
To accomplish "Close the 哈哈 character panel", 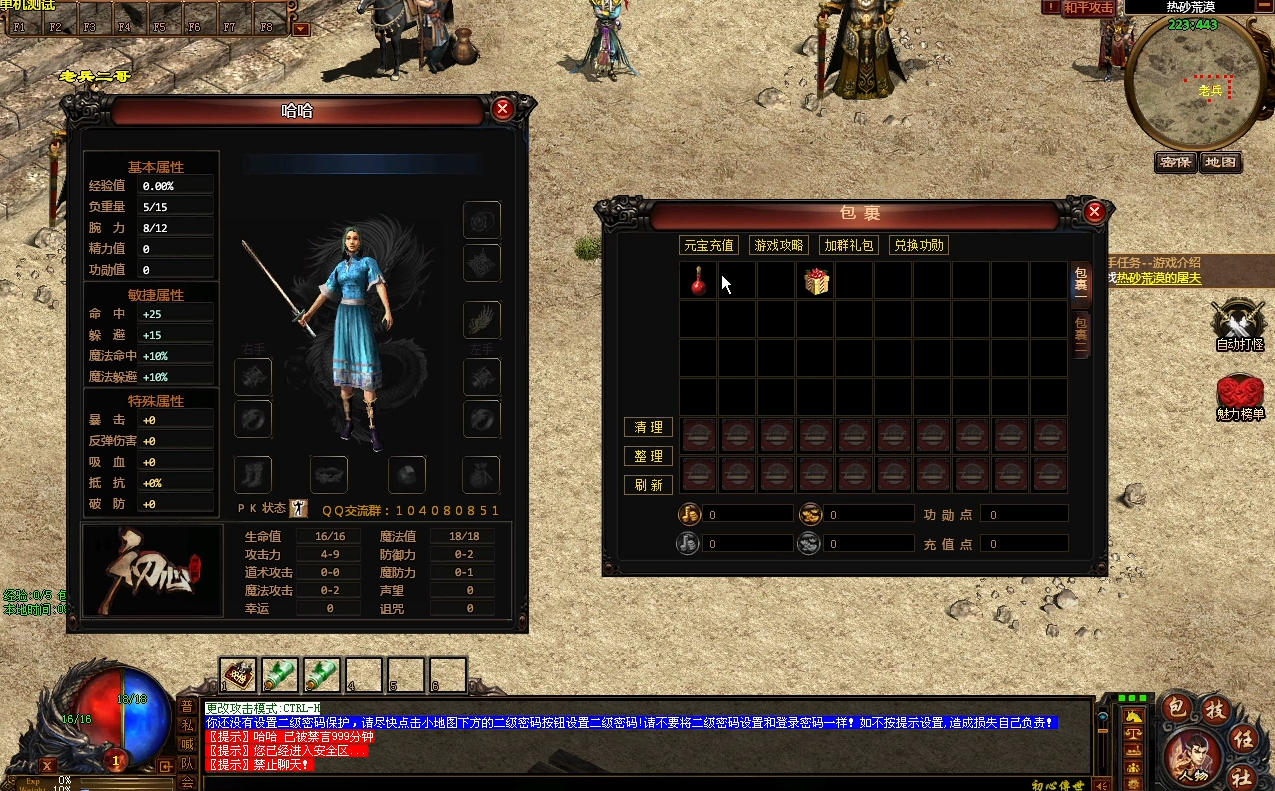I will coord(503,109).
